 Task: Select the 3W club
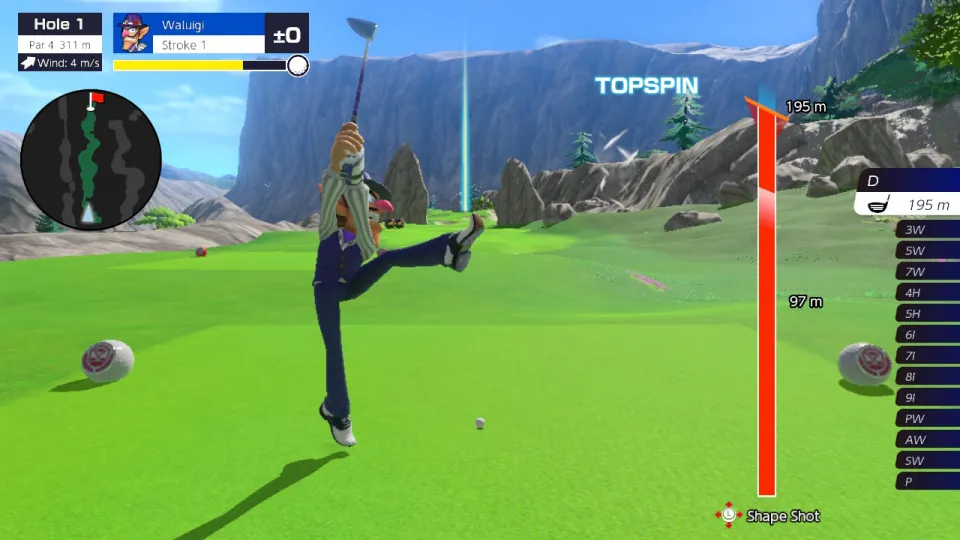926,229
